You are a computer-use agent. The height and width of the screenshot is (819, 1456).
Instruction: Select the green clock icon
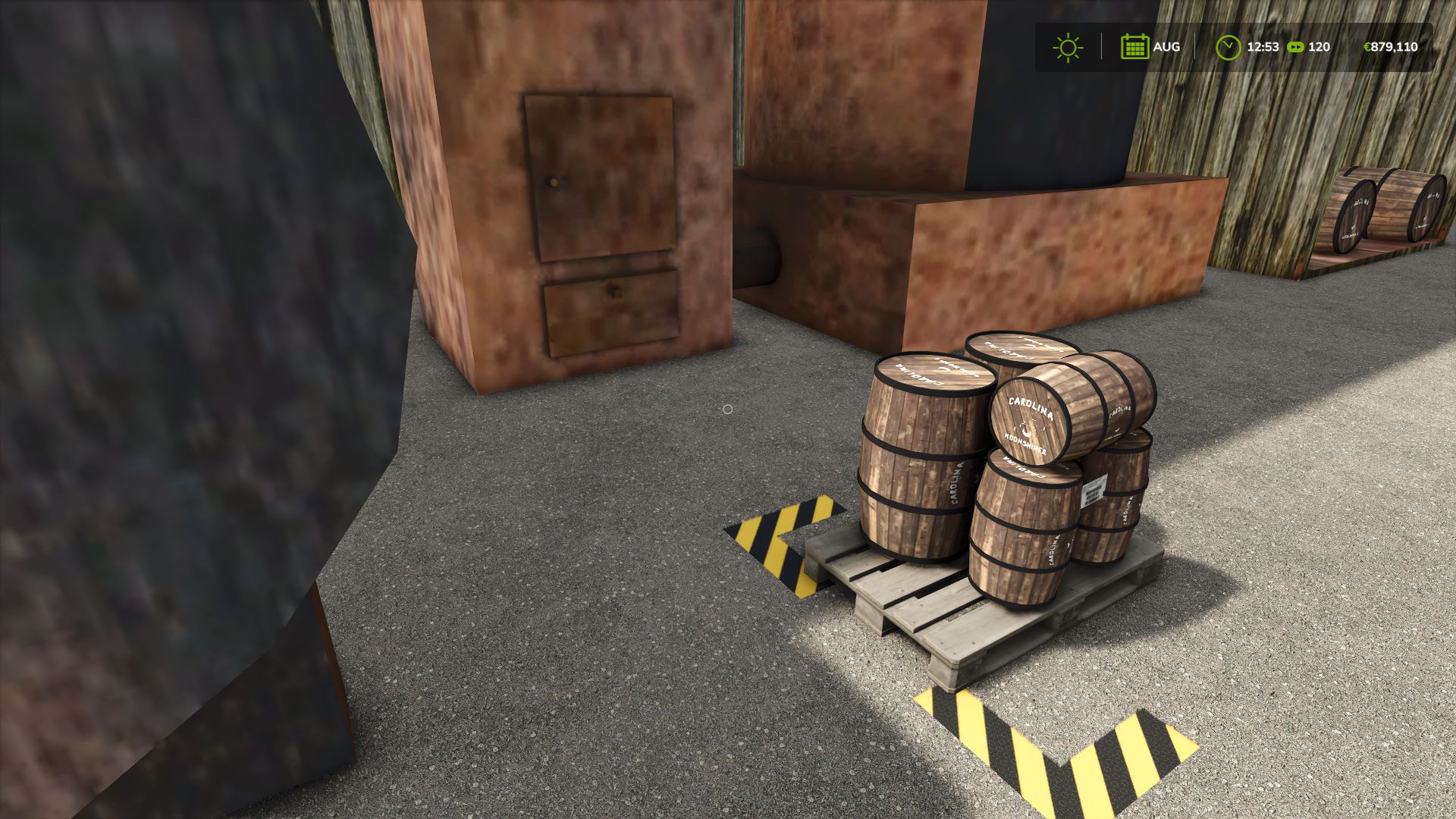(1227, 47)
